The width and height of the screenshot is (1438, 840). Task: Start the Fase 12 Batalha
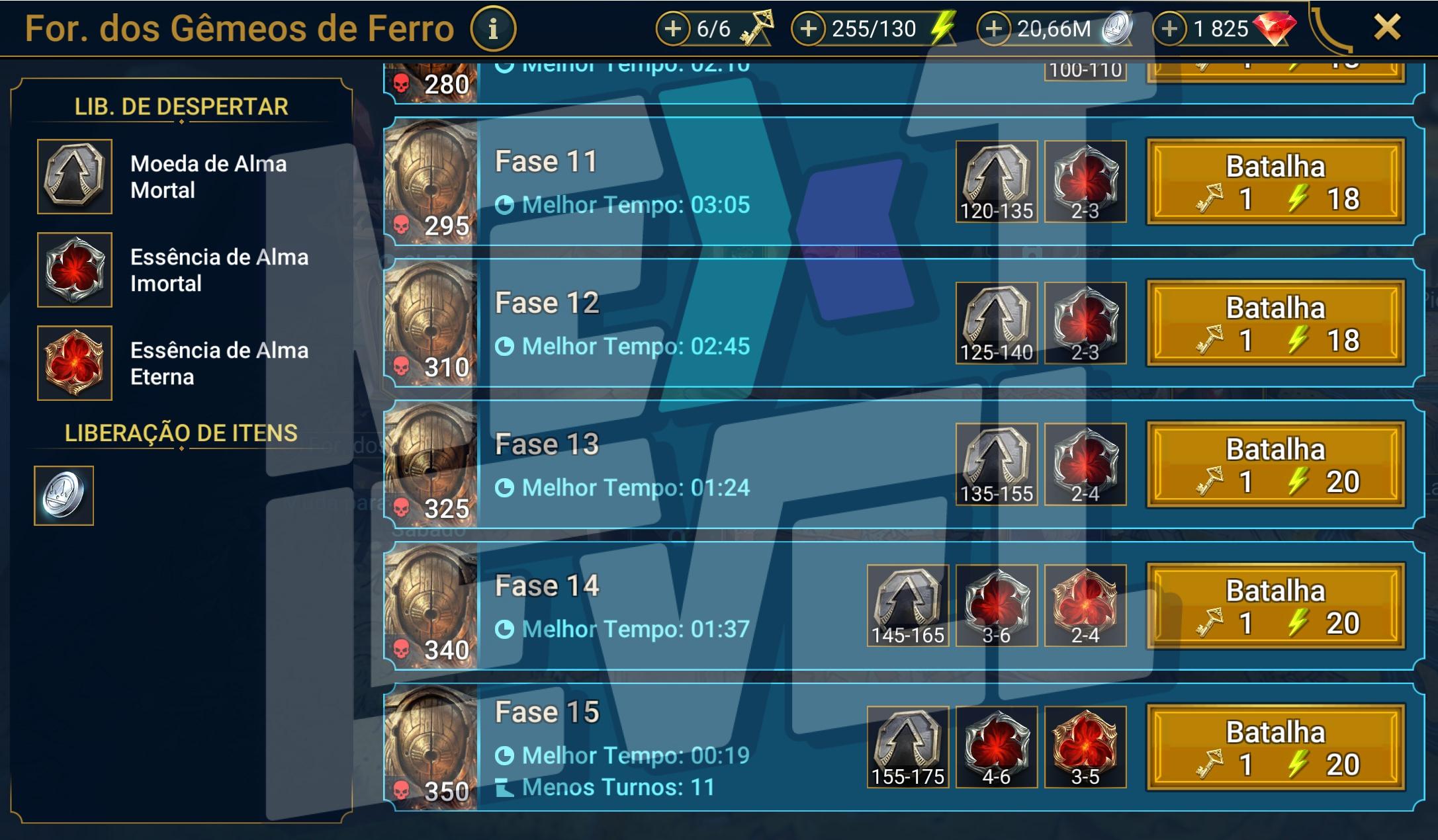point(1275,323)
